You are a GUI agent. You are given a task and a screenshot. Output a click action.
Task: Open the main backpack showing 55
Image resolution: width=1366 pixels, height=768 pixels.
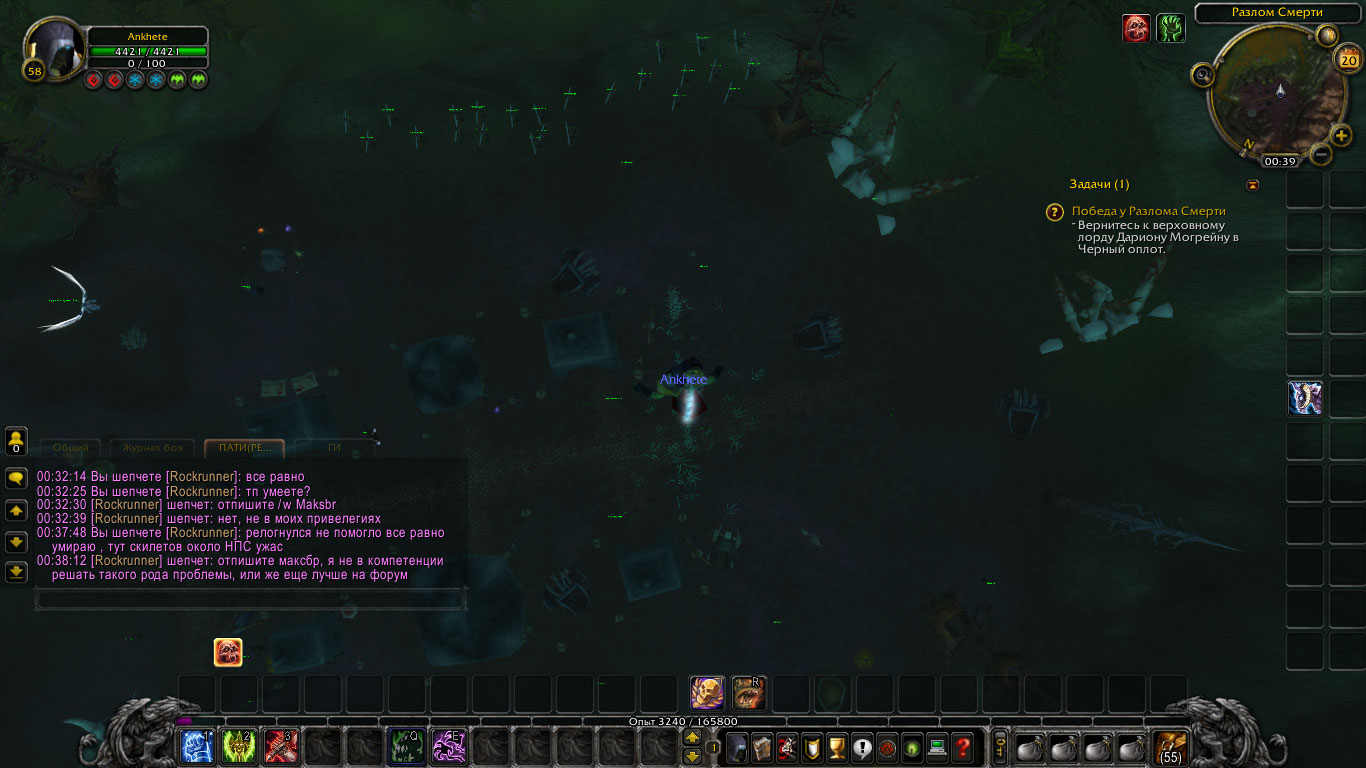click(1170, 747)
